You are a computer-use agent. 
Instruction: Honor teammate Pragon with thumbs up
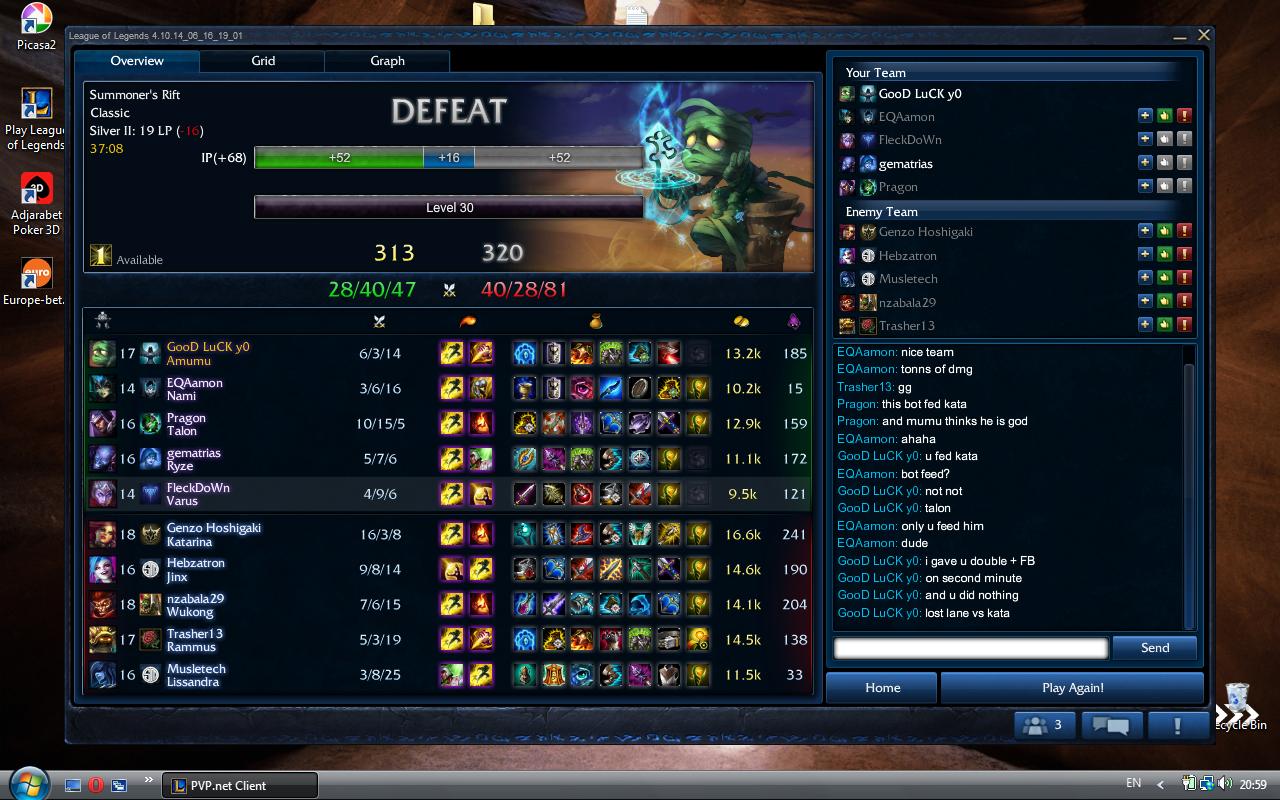(1165, 186)
